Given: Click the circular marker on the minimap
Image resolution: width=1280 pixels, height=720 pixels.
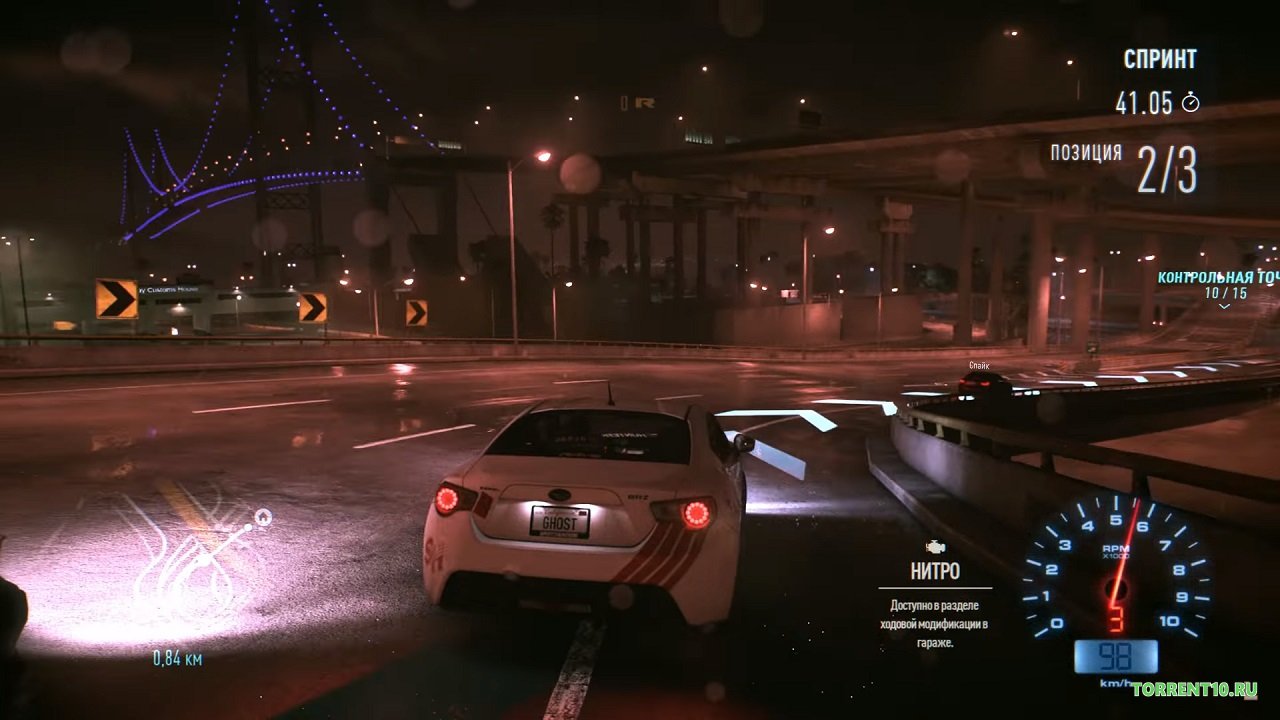Looking at the screenshot, I should [263, 517].
